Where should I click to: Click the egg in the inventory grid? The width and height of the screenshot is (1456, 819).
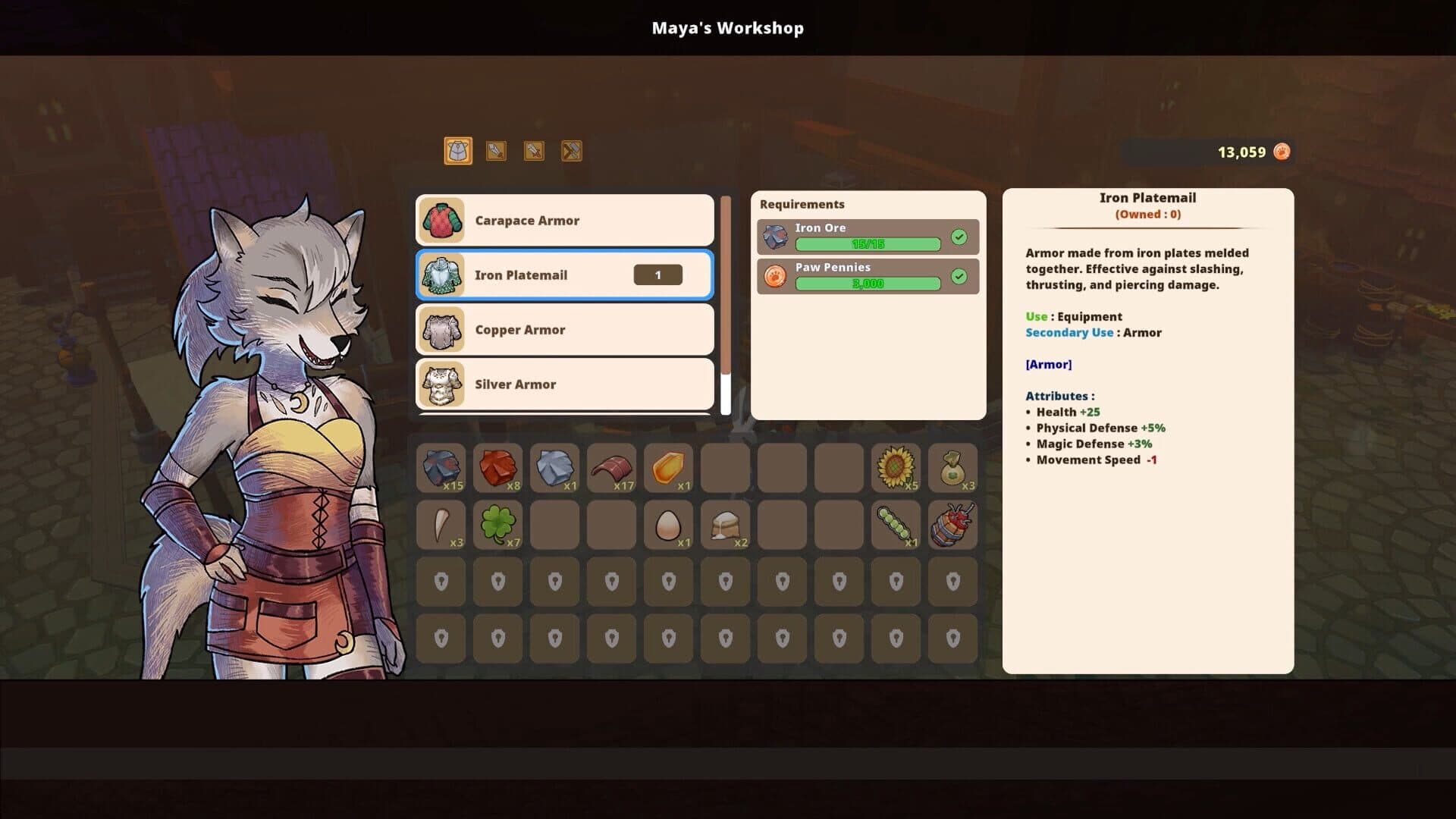pos(668,524)
